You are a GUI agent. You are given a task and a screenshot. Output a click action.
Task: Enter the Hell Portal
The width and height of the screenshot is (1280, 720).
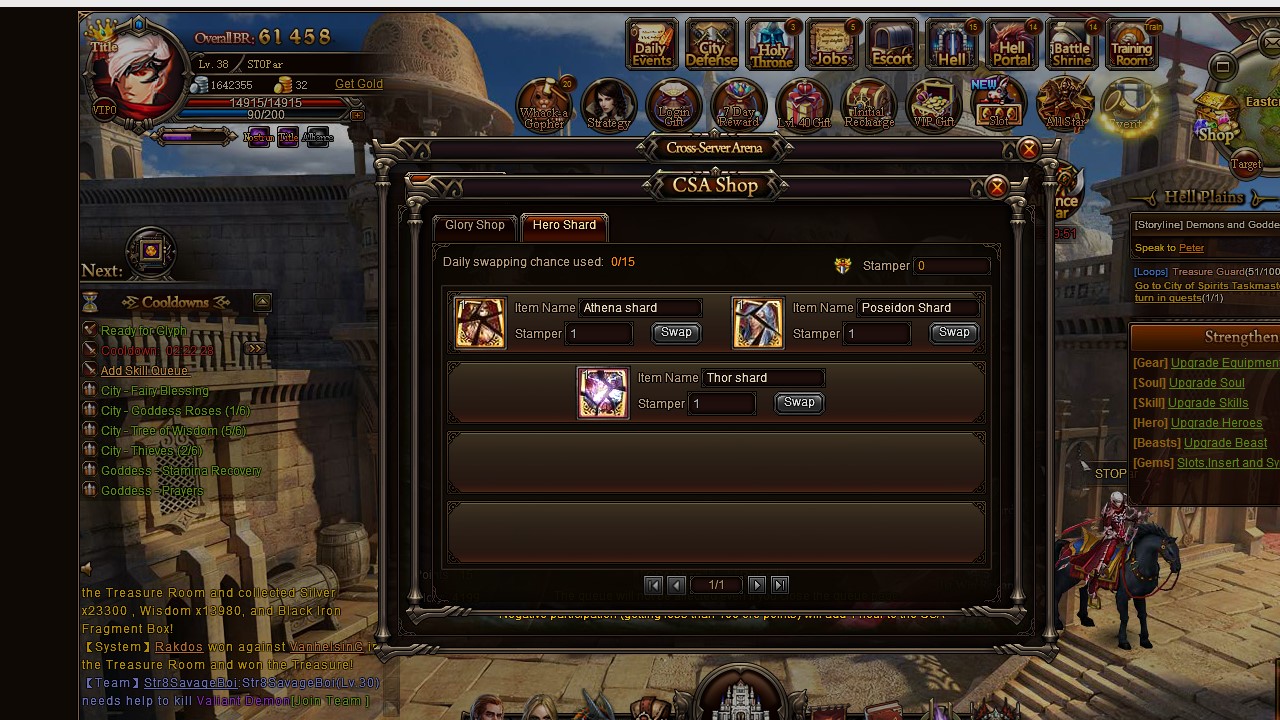(x=1011, y=45)
